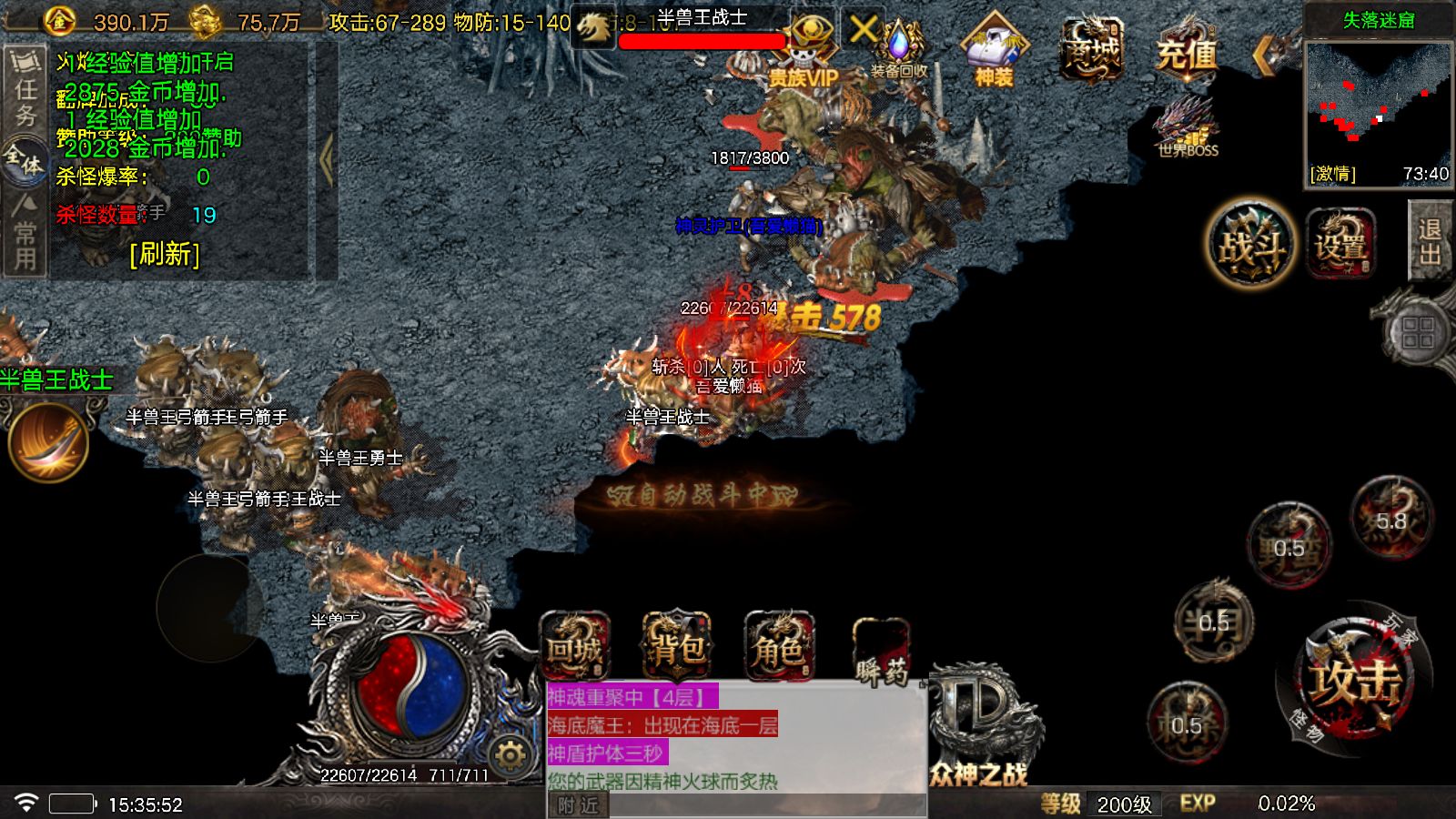Click the 回城 return-to-town button
This screenshot has width=1456, height=819.
(x=574, y=648)
